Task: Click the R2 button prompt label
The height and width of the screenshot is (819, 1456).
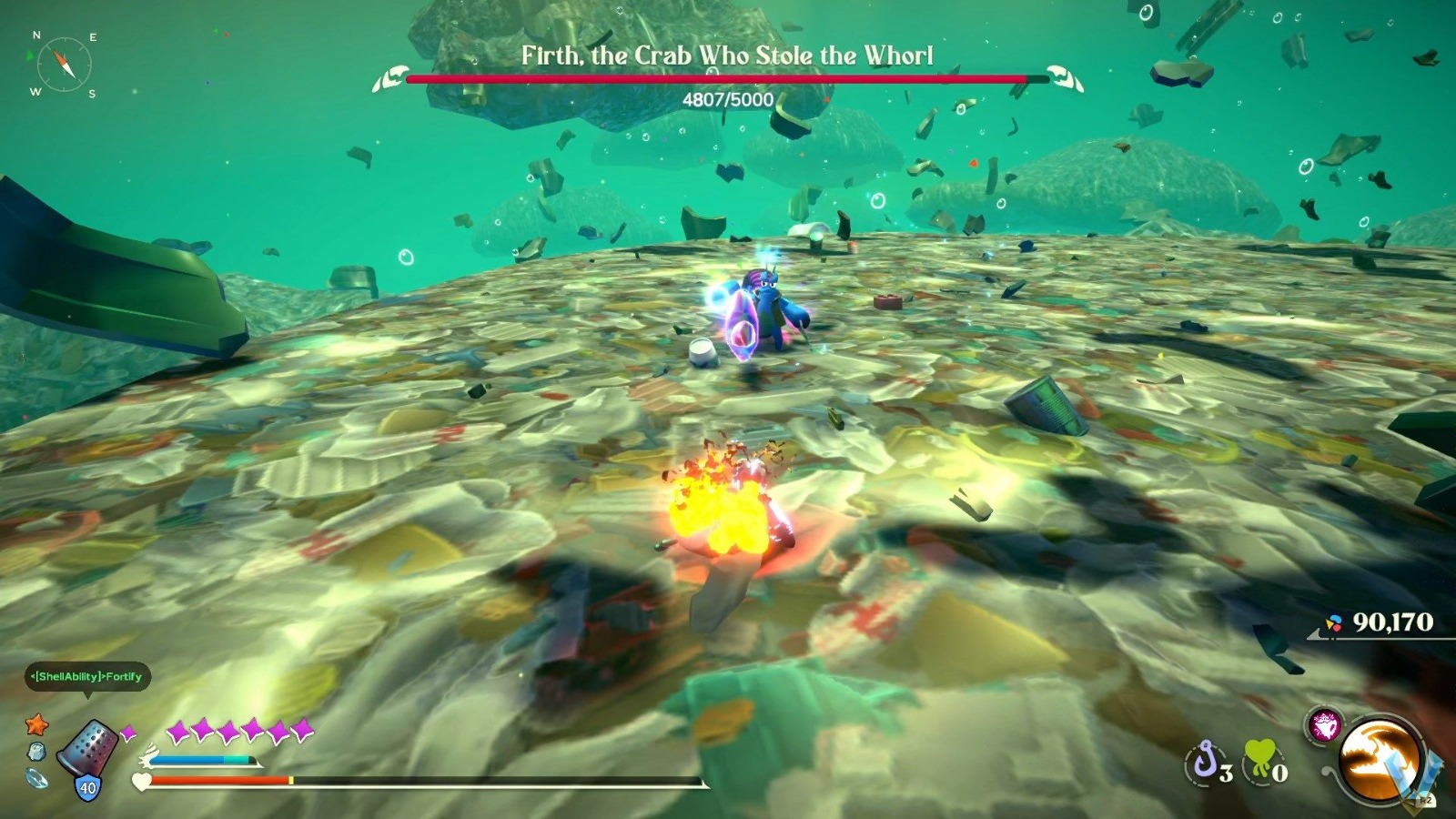Action: tap(1424, 800)
